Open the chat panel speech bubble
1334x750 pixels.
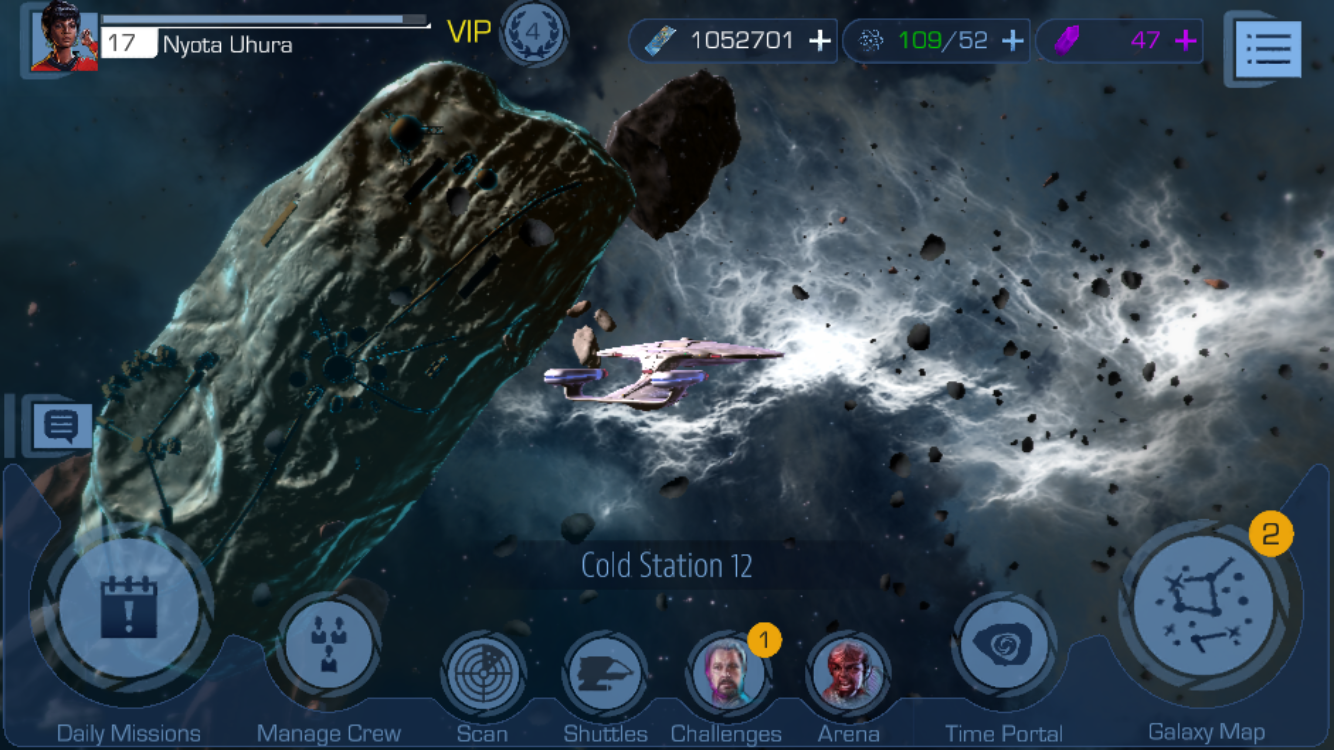(61, 426)
